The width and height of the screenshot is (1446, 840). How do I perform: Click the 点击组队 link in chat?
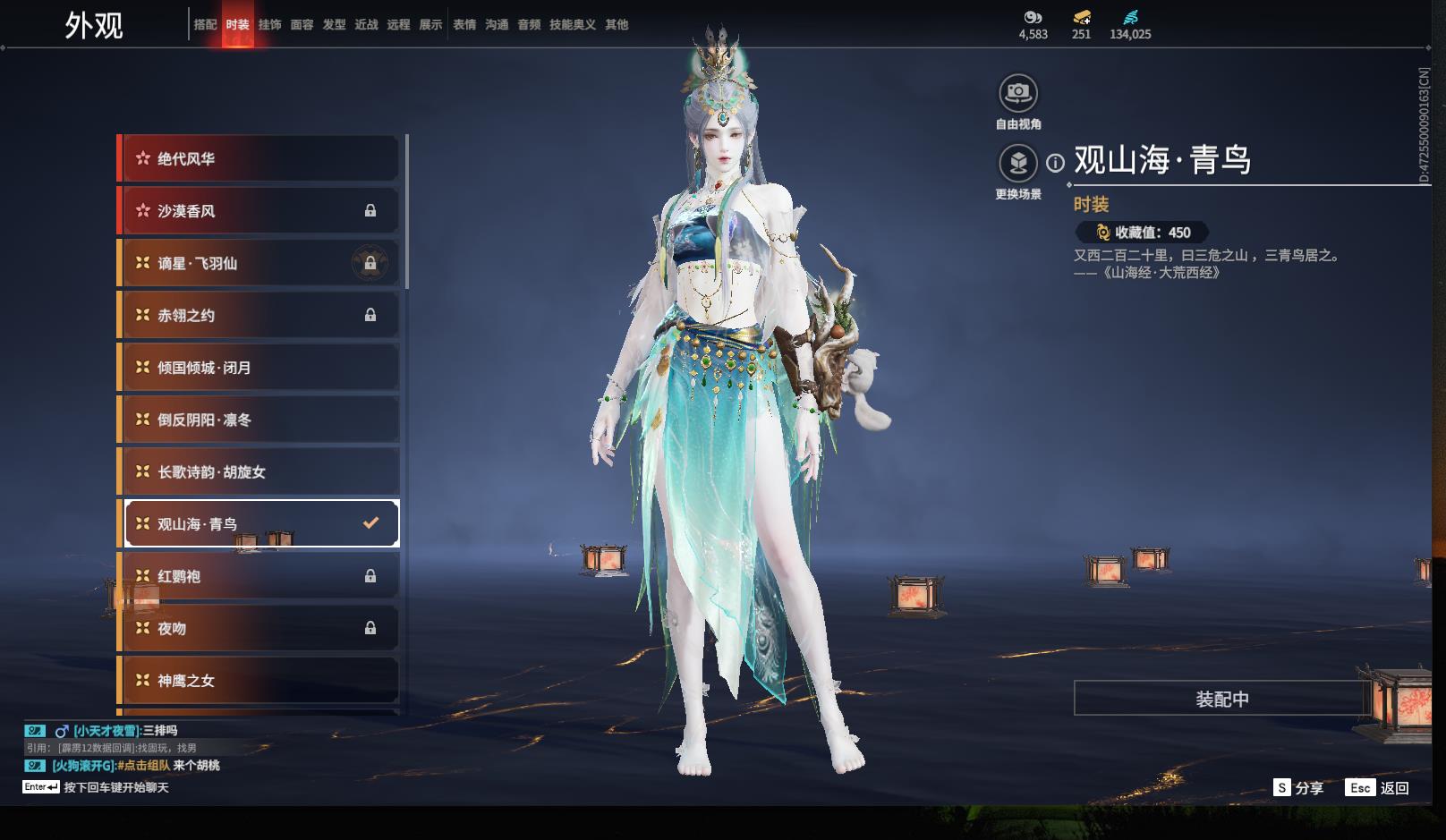[146, 766]
